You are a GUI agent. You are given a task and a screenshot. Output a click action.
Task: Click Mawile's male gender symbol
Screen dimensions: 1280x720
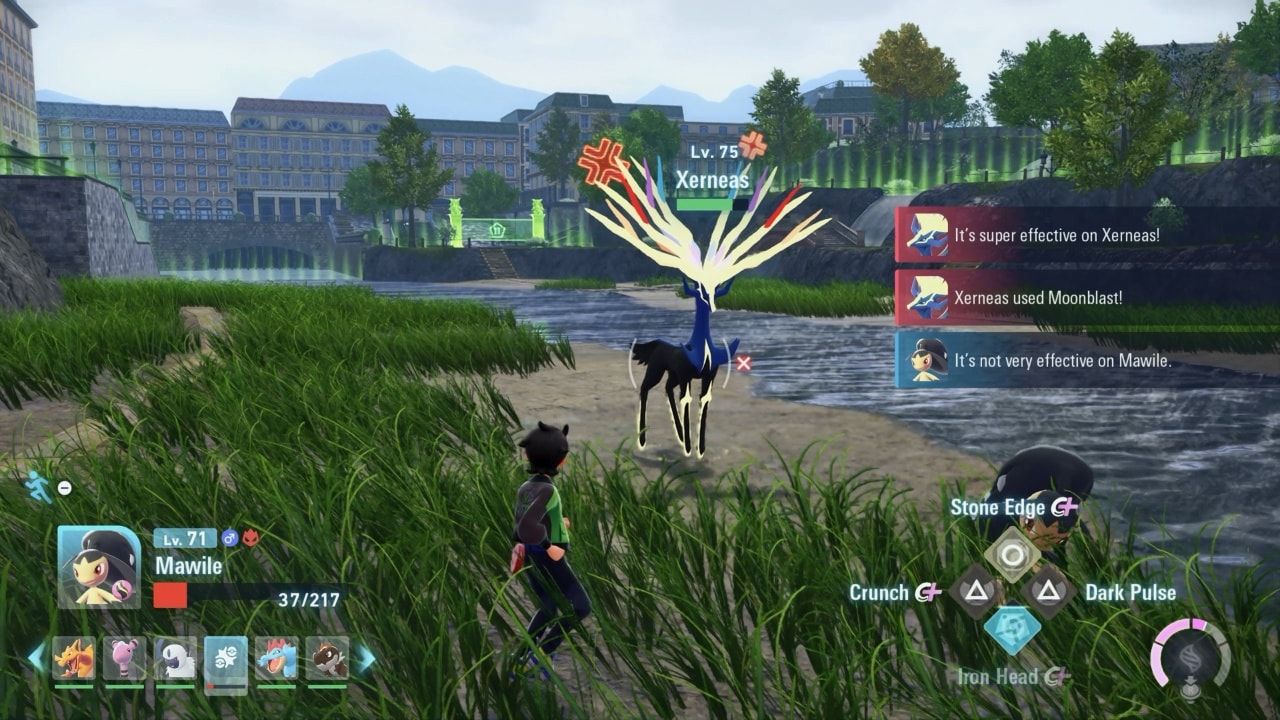click(229, 537)
